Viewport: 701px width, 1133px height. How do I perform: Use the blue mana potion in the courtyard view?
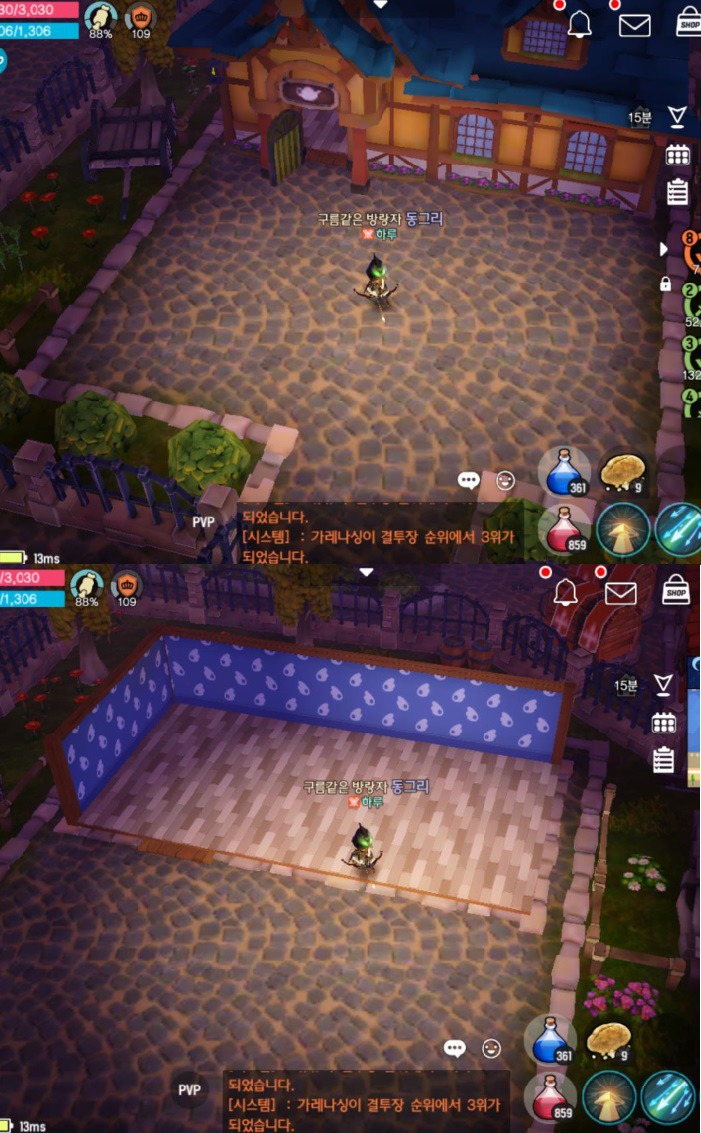565,472
